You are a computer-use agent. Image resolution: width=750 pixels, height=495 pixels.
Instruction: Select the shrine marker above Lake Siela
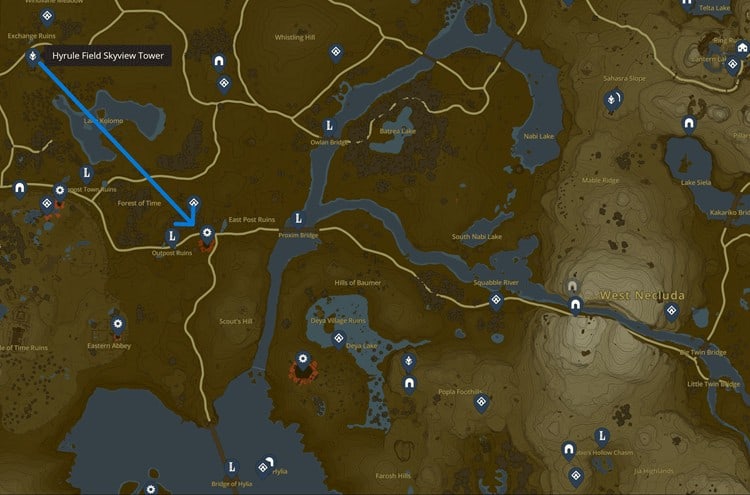[688, 123]
